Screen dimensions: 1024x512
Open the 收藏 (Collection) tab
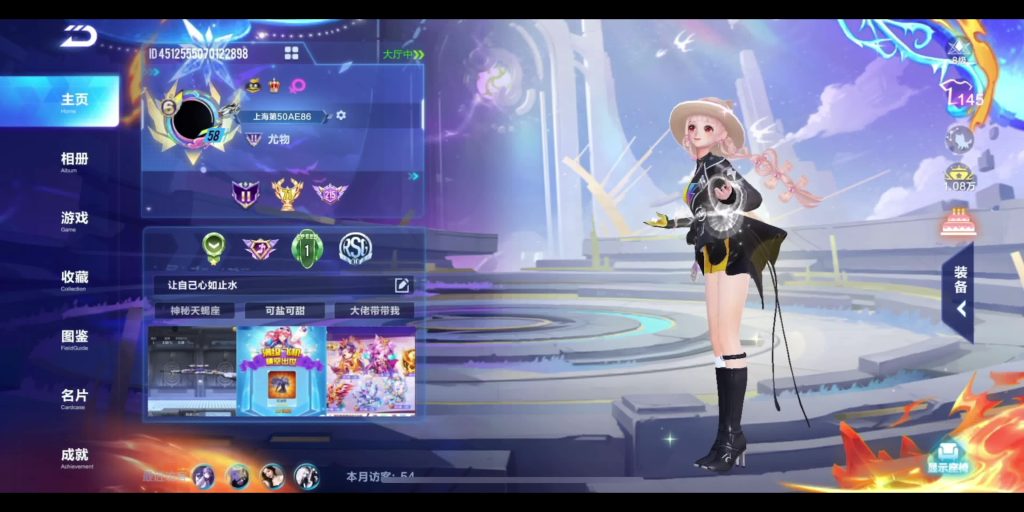[74, 278]
